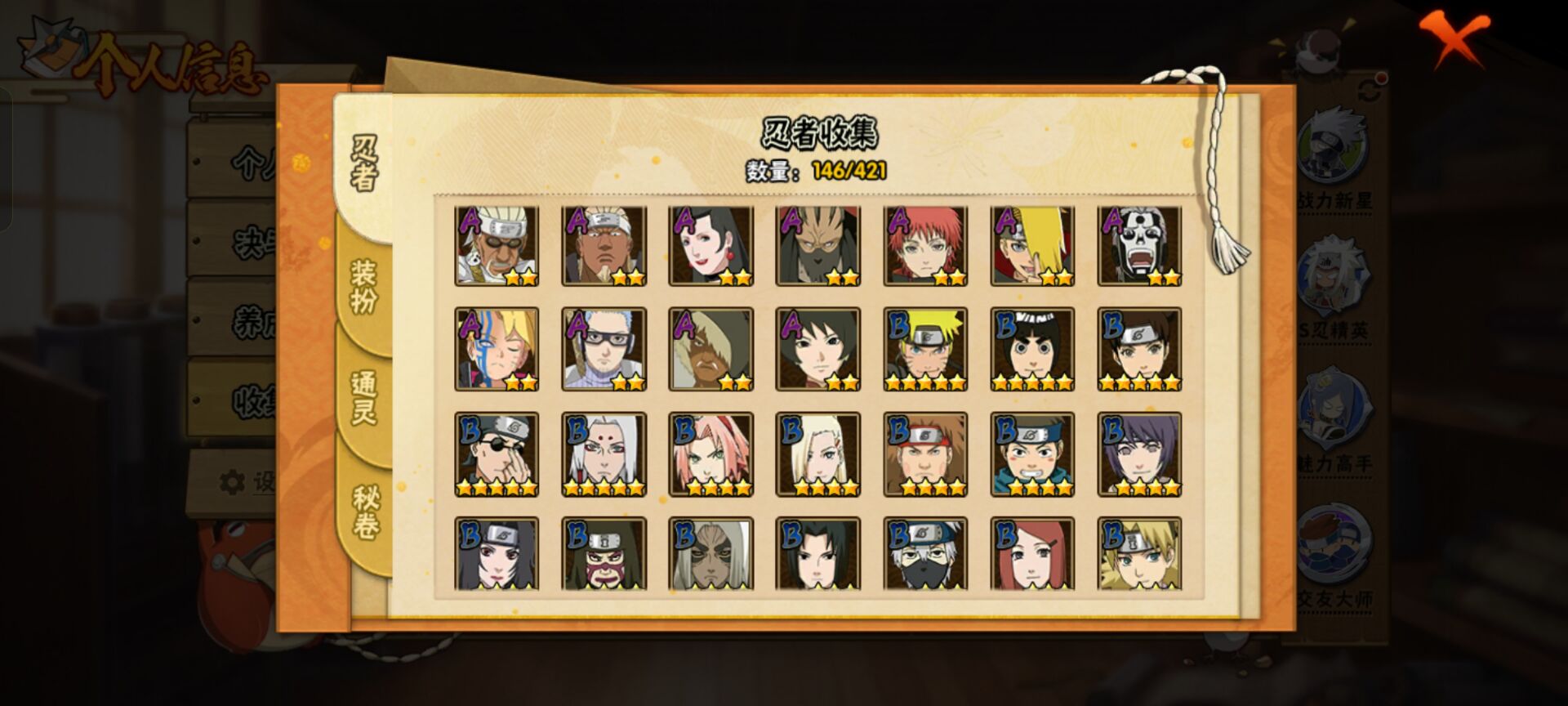Screen dimensions: 1568x706
Task: Choose the Rock Lee ninja portrait
Action: point(1032,349)
